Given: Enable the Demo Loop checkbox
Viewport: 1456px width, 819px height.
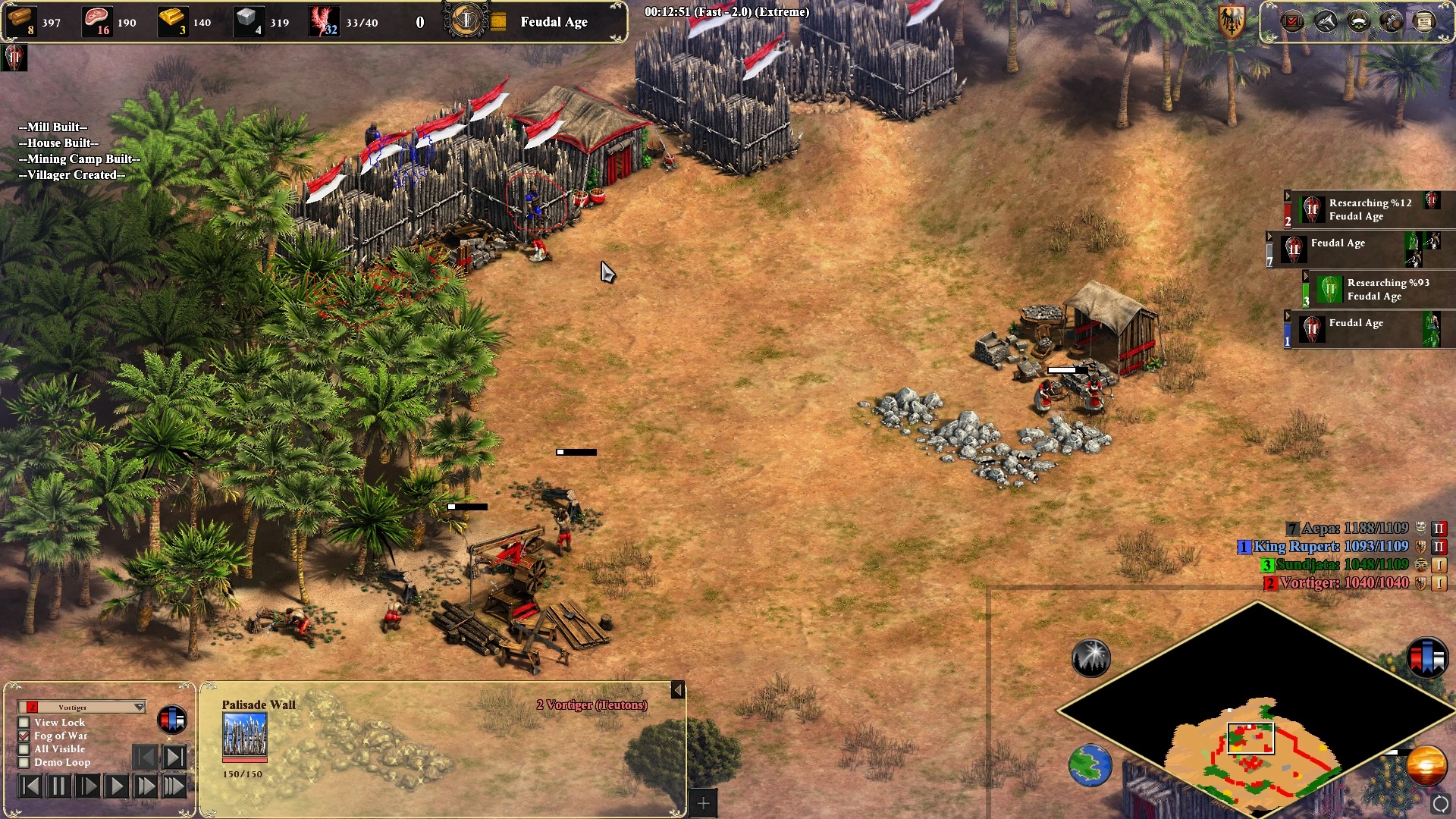Looking at the screenshot, I should click(24, 762).
